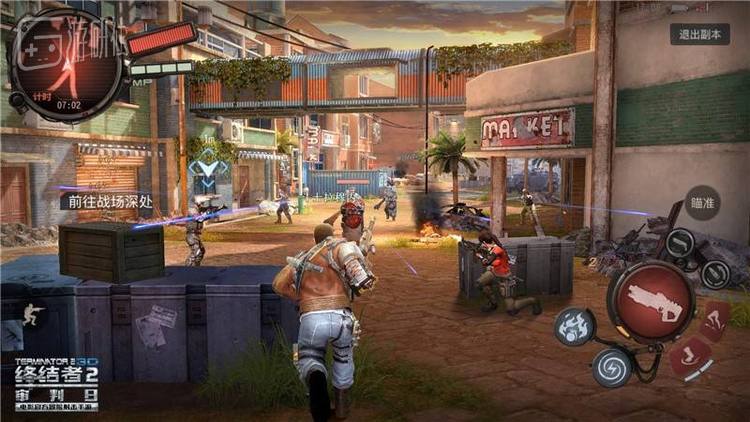Select the 前往战场深处 objective tracker
Viewport: 750px width, 422px height.
(x=105, y=200)
